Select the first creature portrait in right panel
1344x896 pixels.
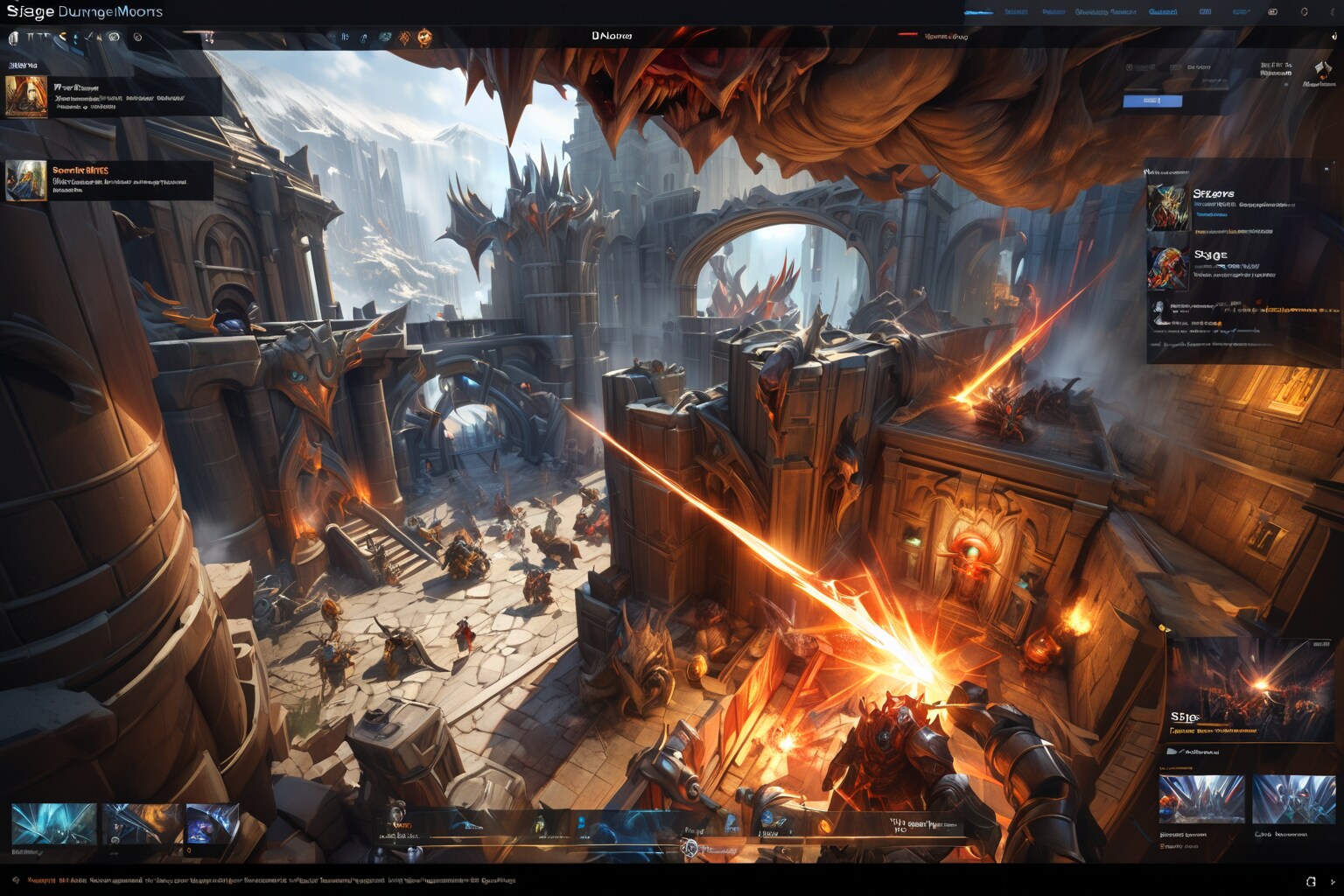pos(1168,206)
